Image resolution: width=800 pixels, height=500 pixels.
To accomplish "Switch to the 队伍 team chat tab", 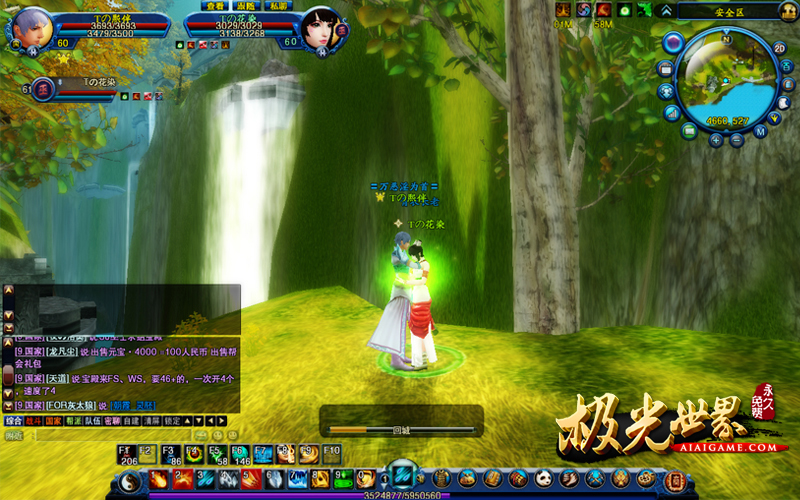I will [x=94, y=421].
